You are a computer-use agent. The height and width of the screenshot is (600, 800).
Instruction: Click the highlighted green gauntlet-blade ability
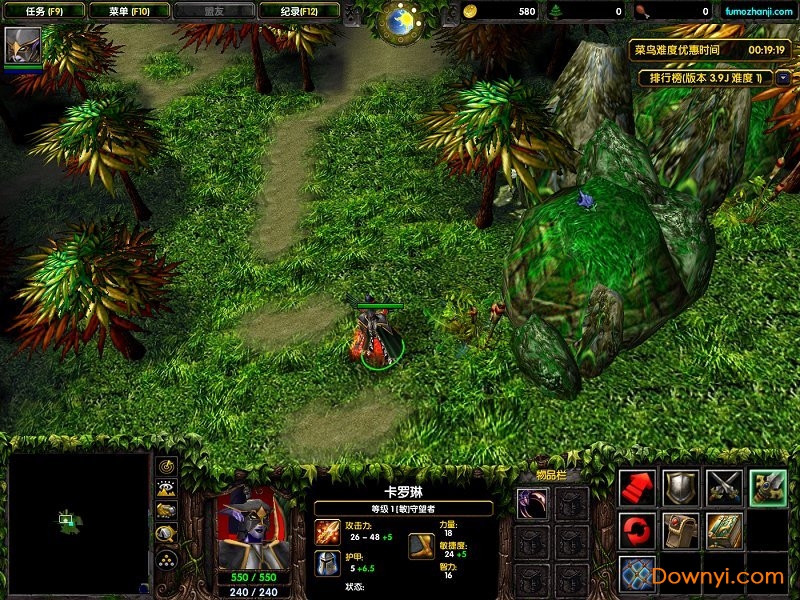tap(768, 487)
